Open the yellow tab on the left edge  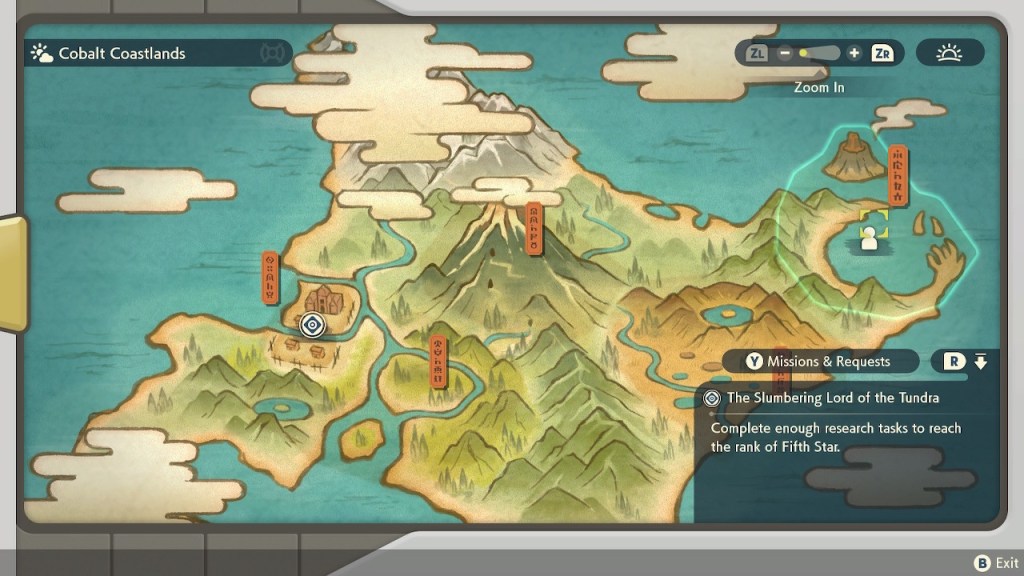click(13, 272)
